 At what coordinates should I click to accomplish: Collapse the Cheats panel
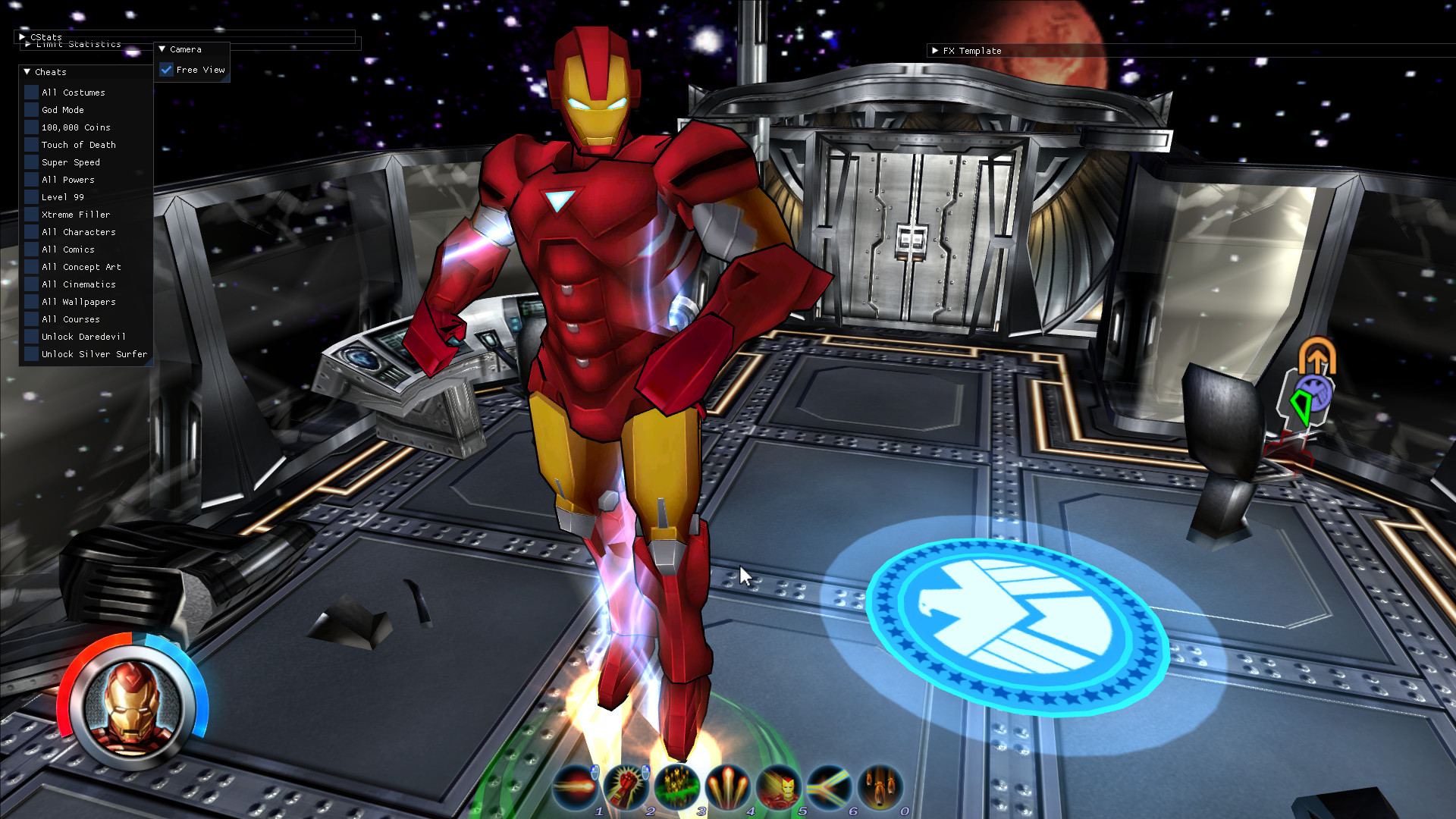point(27,72)
